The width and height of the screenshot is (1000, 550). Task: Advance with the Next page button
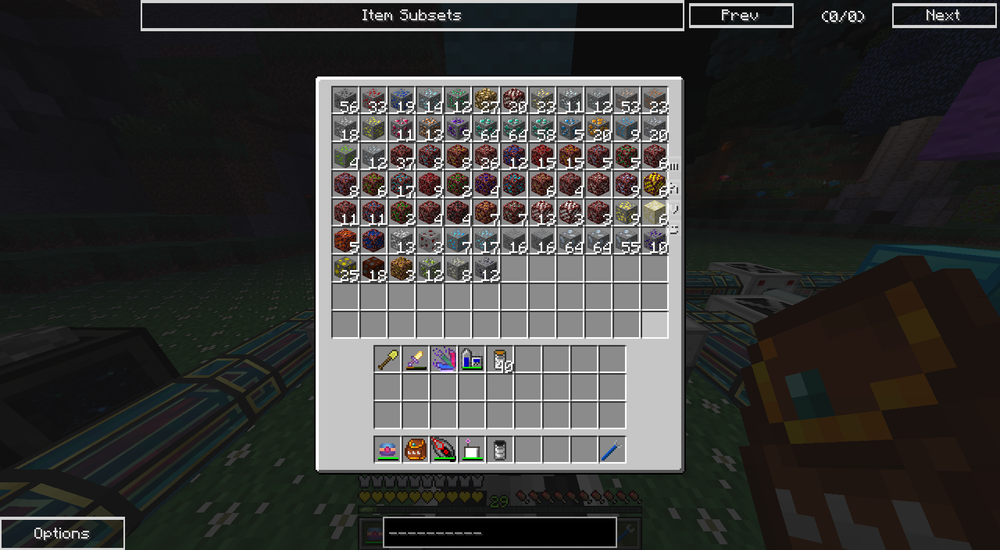point(942,15)
